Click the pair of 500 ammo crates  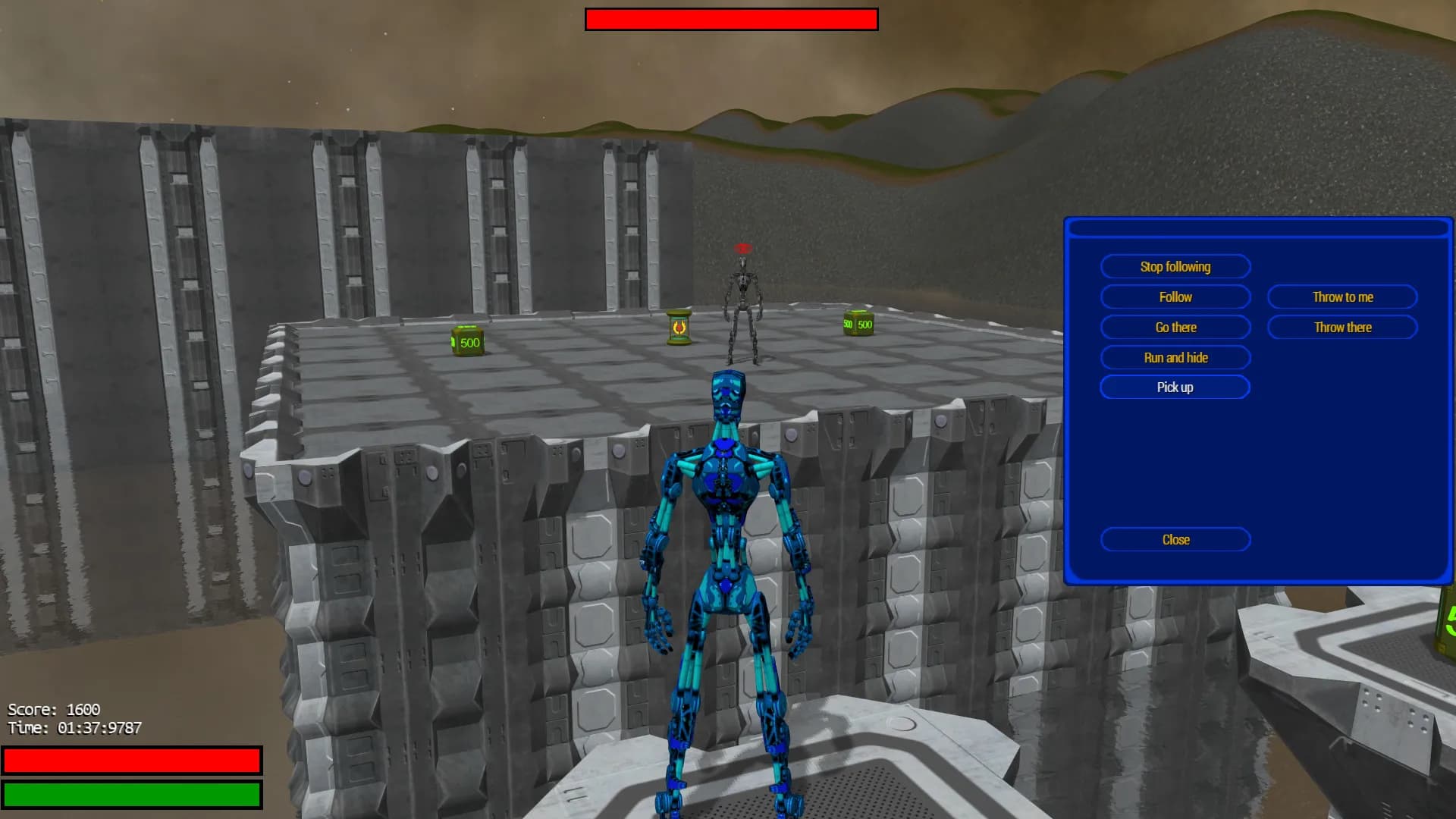pyautogui.click(x=857, y=325)
